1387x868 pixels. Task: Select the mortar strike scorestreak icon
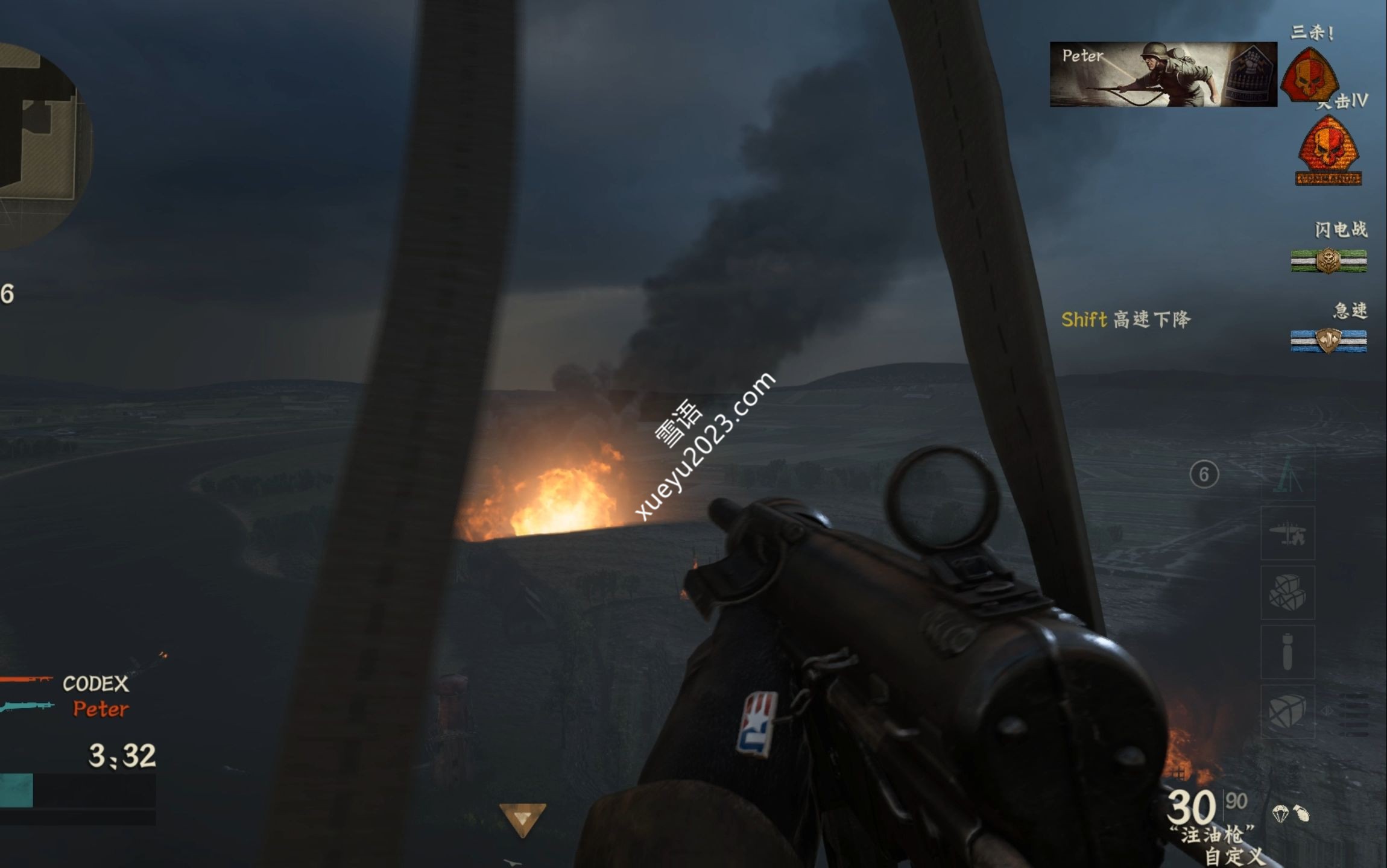(1287, 475)
